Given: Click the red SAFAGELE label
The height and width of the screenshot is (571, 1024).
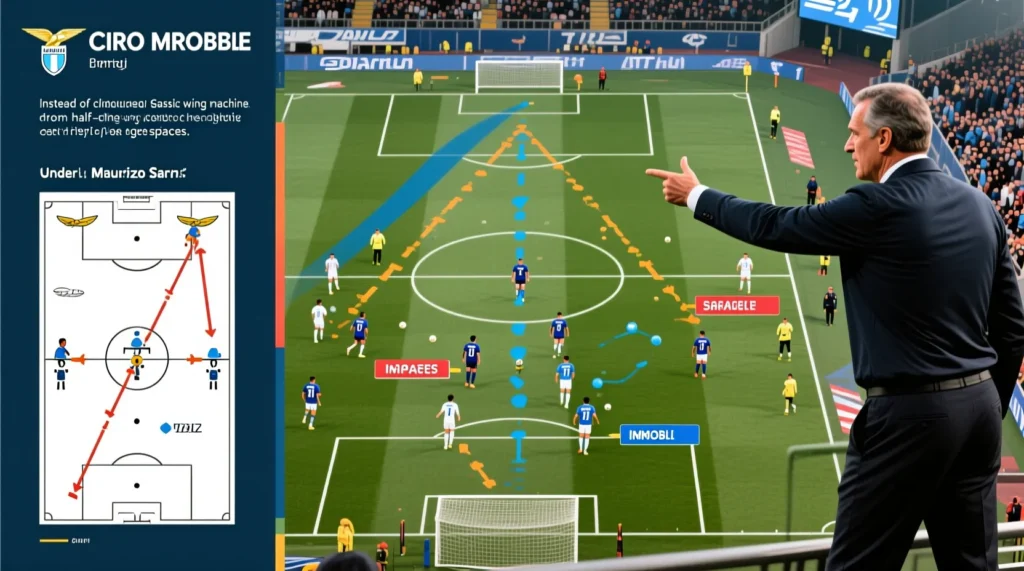Looking at the screenshot, I should point(737,305).
